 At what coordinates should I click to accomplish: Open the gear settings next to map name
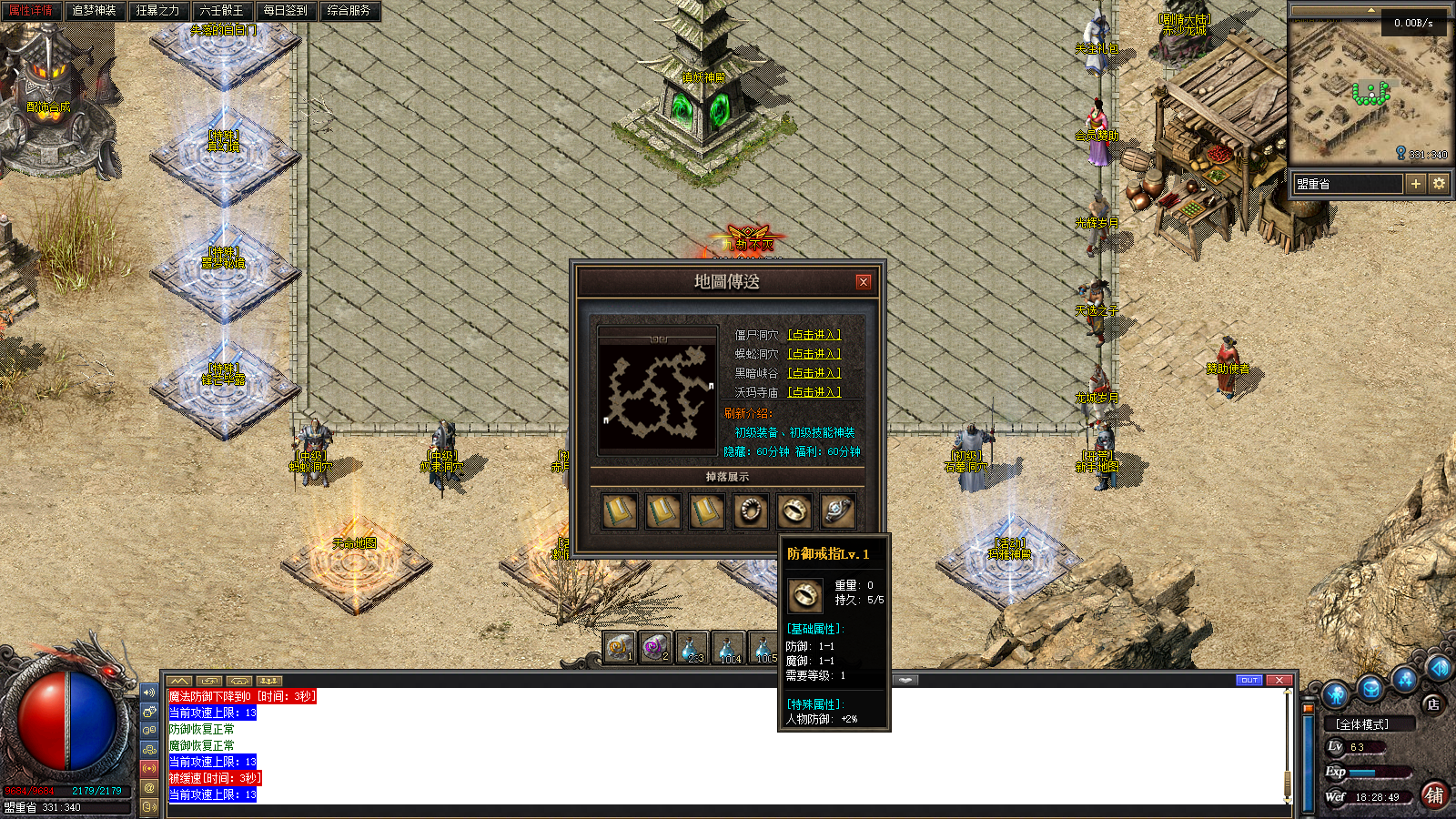coord(1439,184)
